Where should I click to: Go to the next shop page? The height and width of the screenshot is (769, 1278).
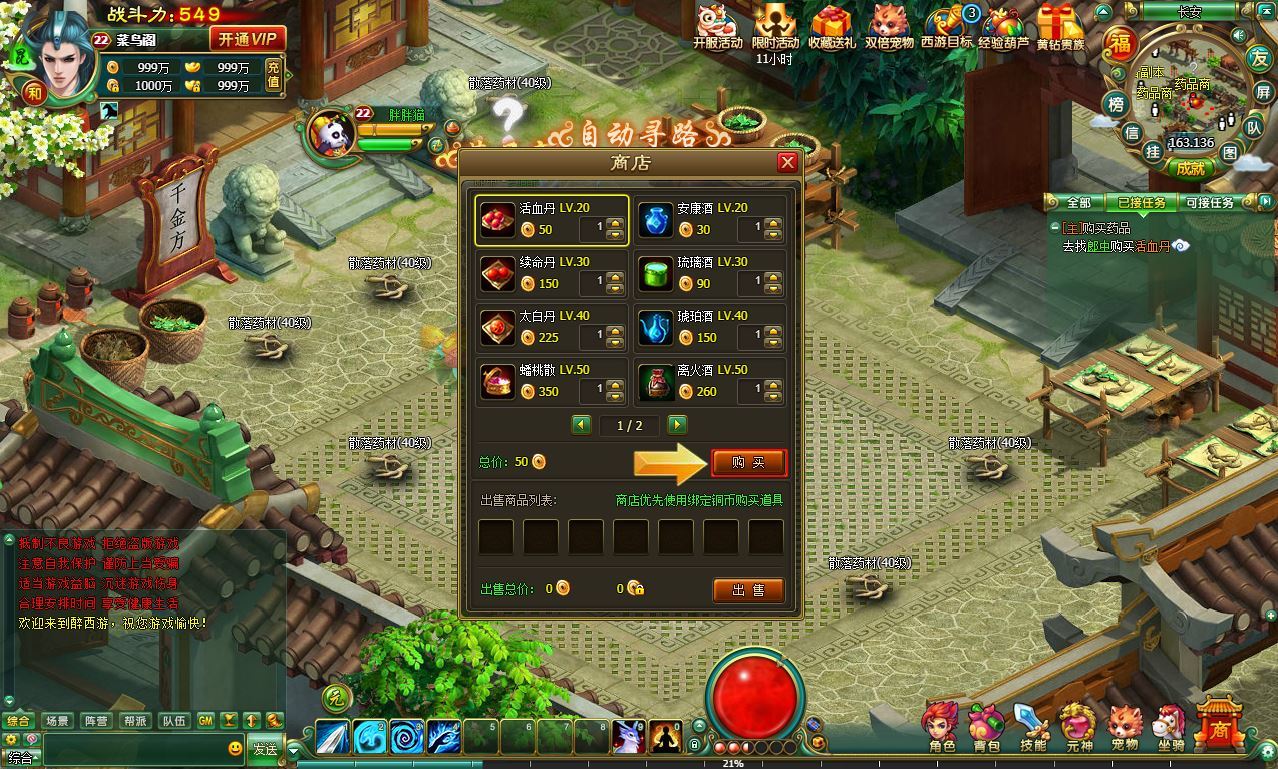(x=677, y=425)
